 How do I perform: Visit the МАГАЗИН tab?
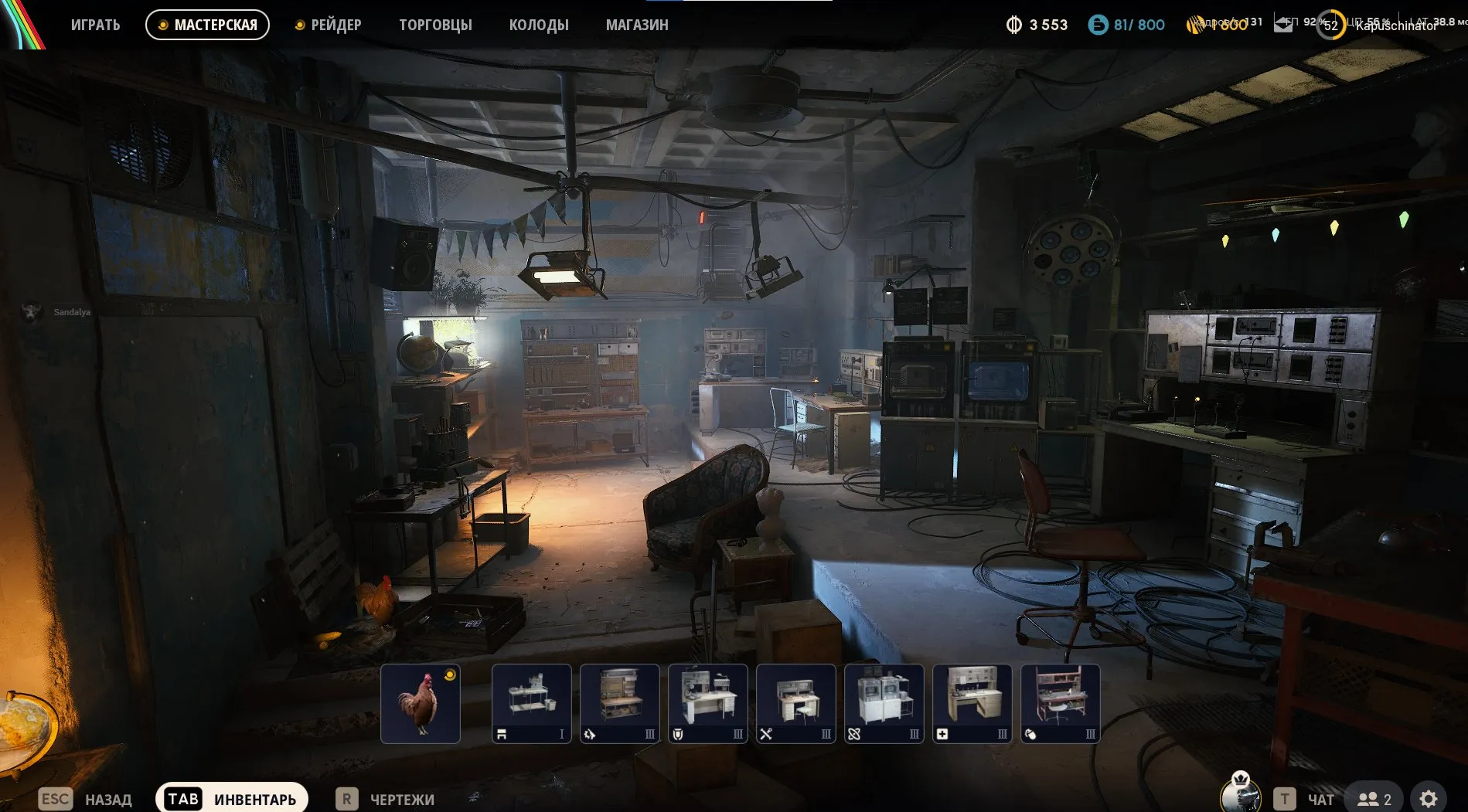[x=637, y=25]
